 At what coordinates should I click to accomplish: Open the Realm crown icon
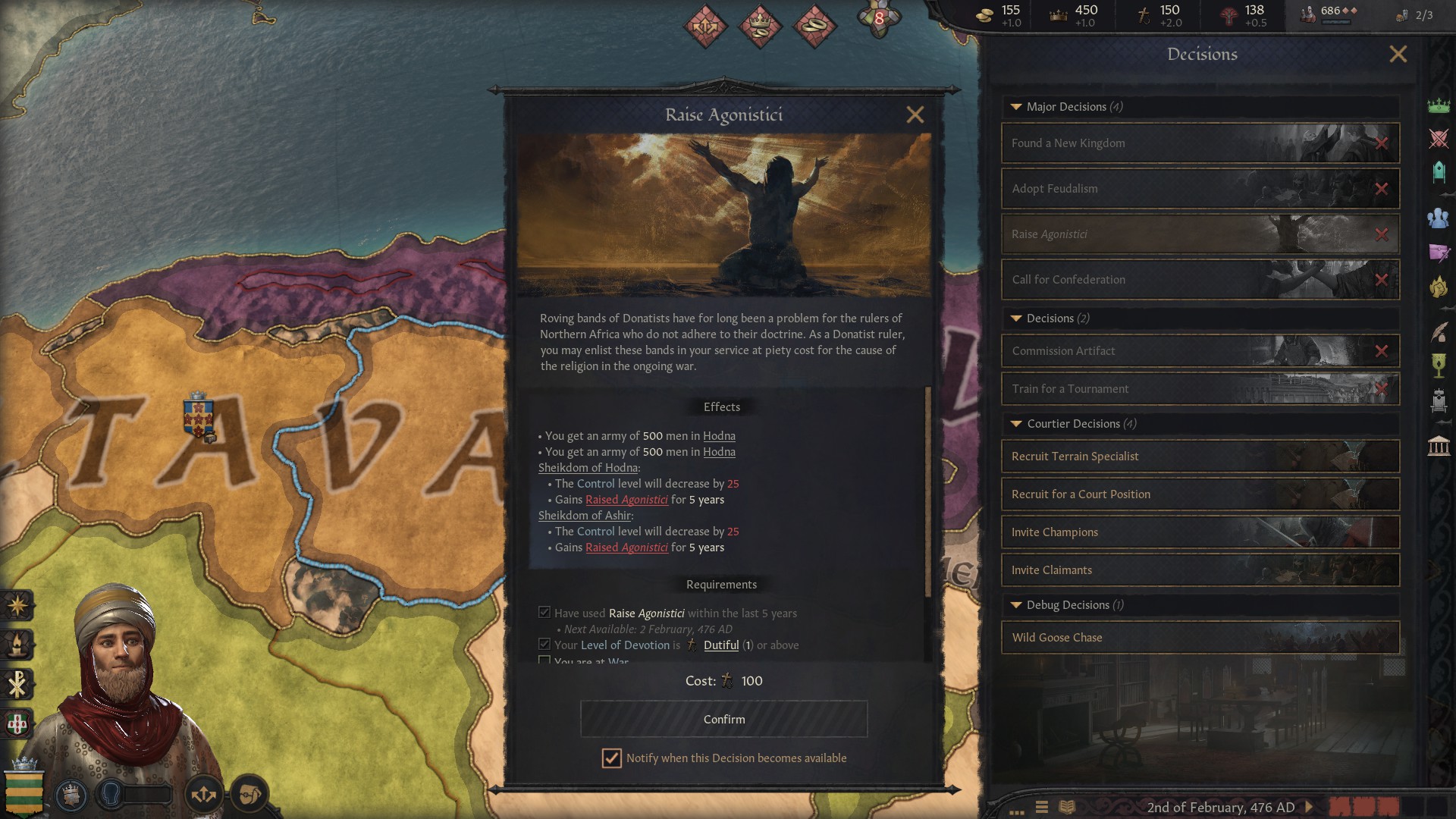[1437, 105]
